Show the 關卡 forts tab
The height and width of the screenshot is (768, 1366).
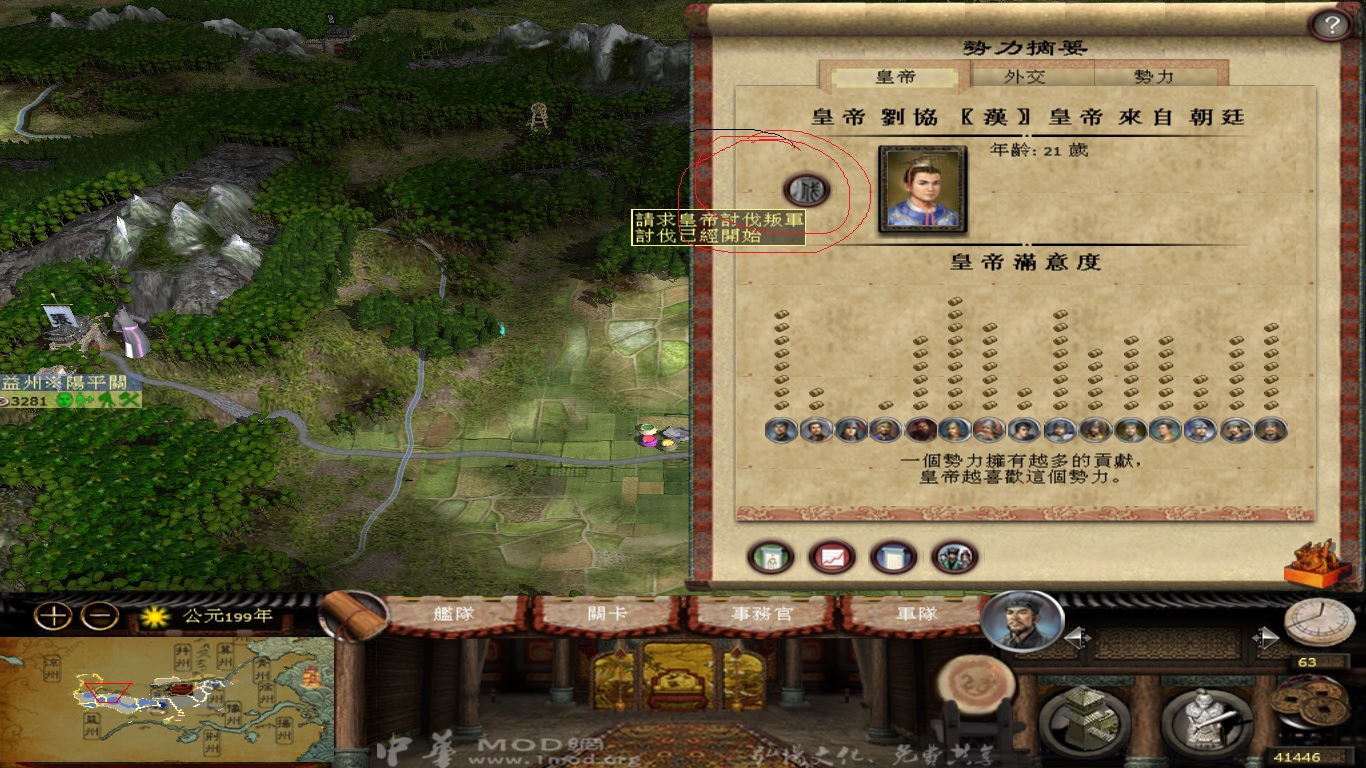[606, 613]
